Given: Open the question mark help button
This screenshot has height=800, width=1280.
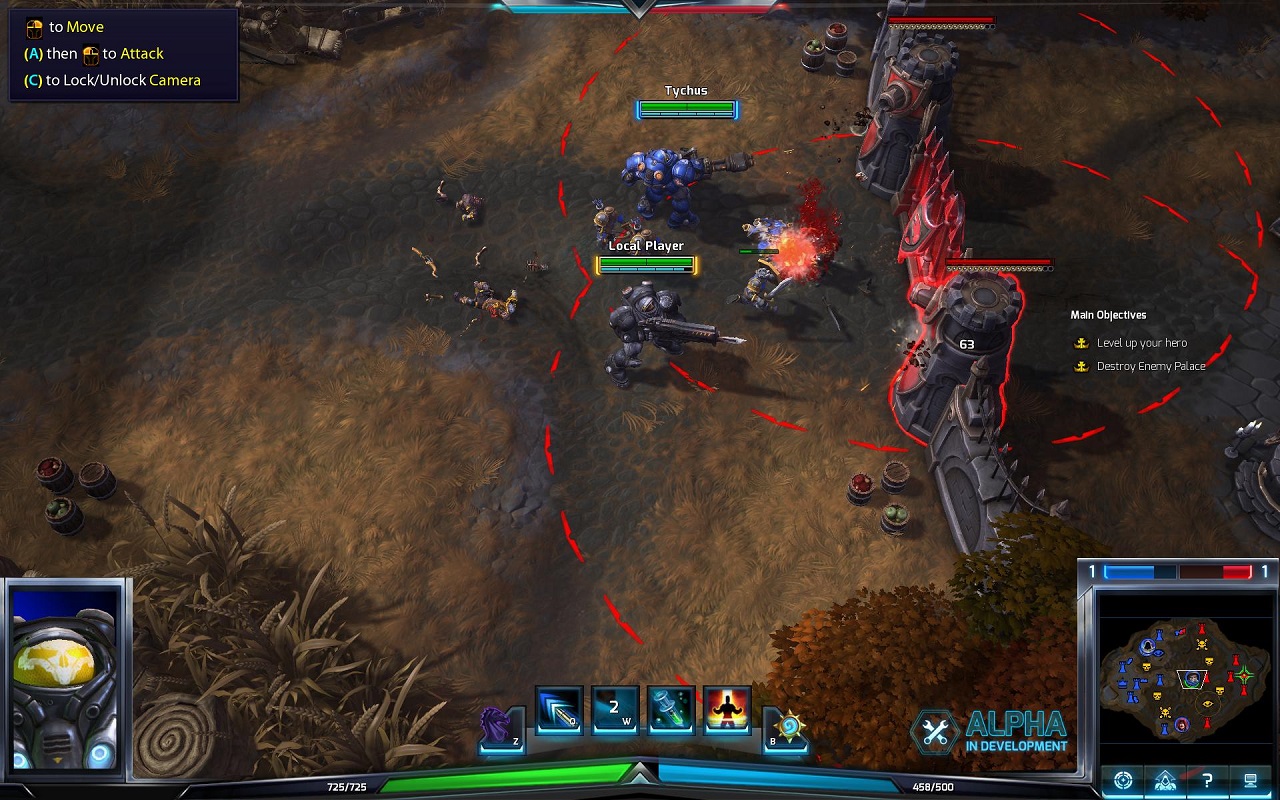Looking at the screenshot, I should click(1207, 780).
